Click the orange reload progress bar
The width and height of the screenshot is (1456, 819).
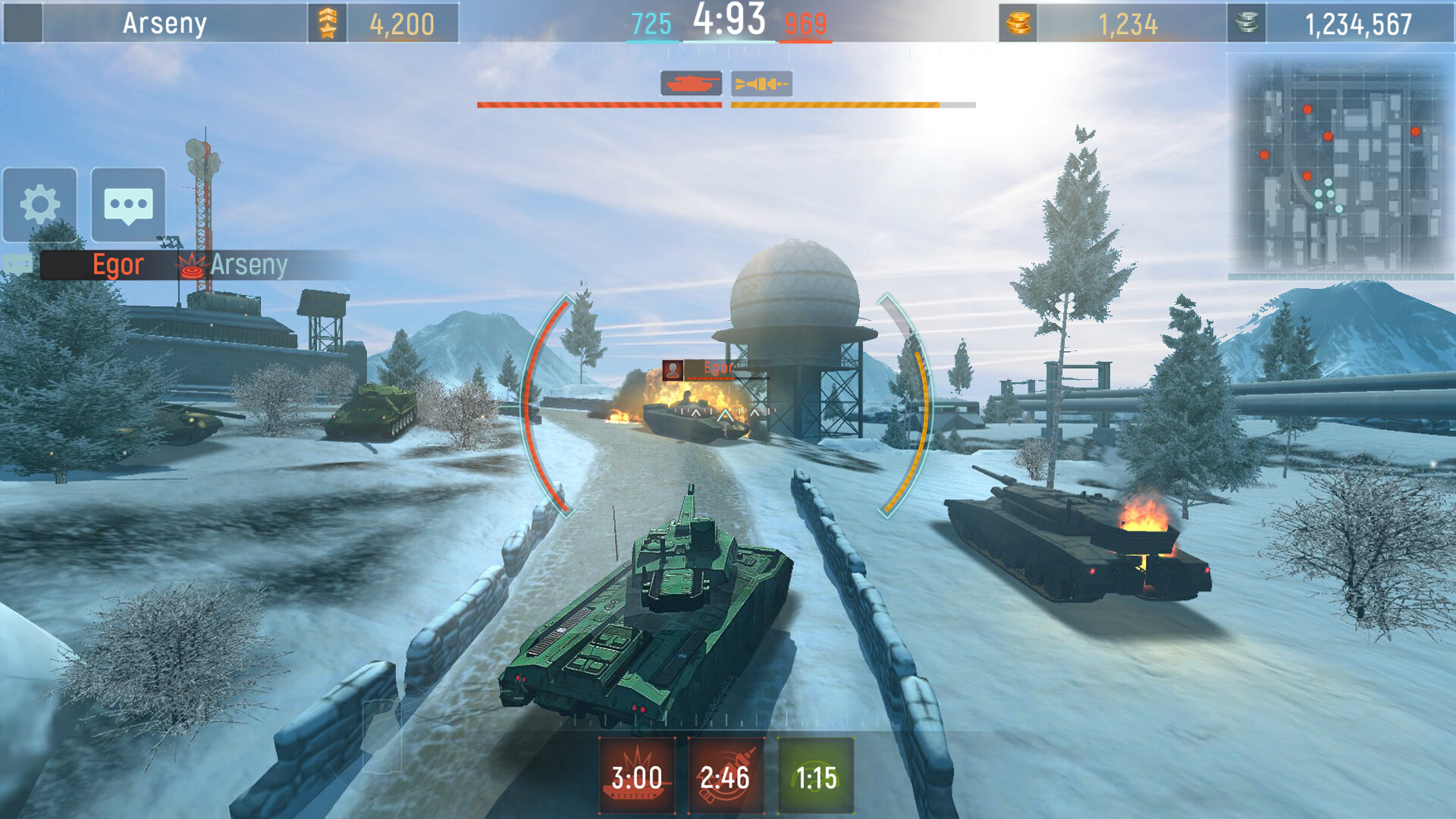[x=849, y=106]
